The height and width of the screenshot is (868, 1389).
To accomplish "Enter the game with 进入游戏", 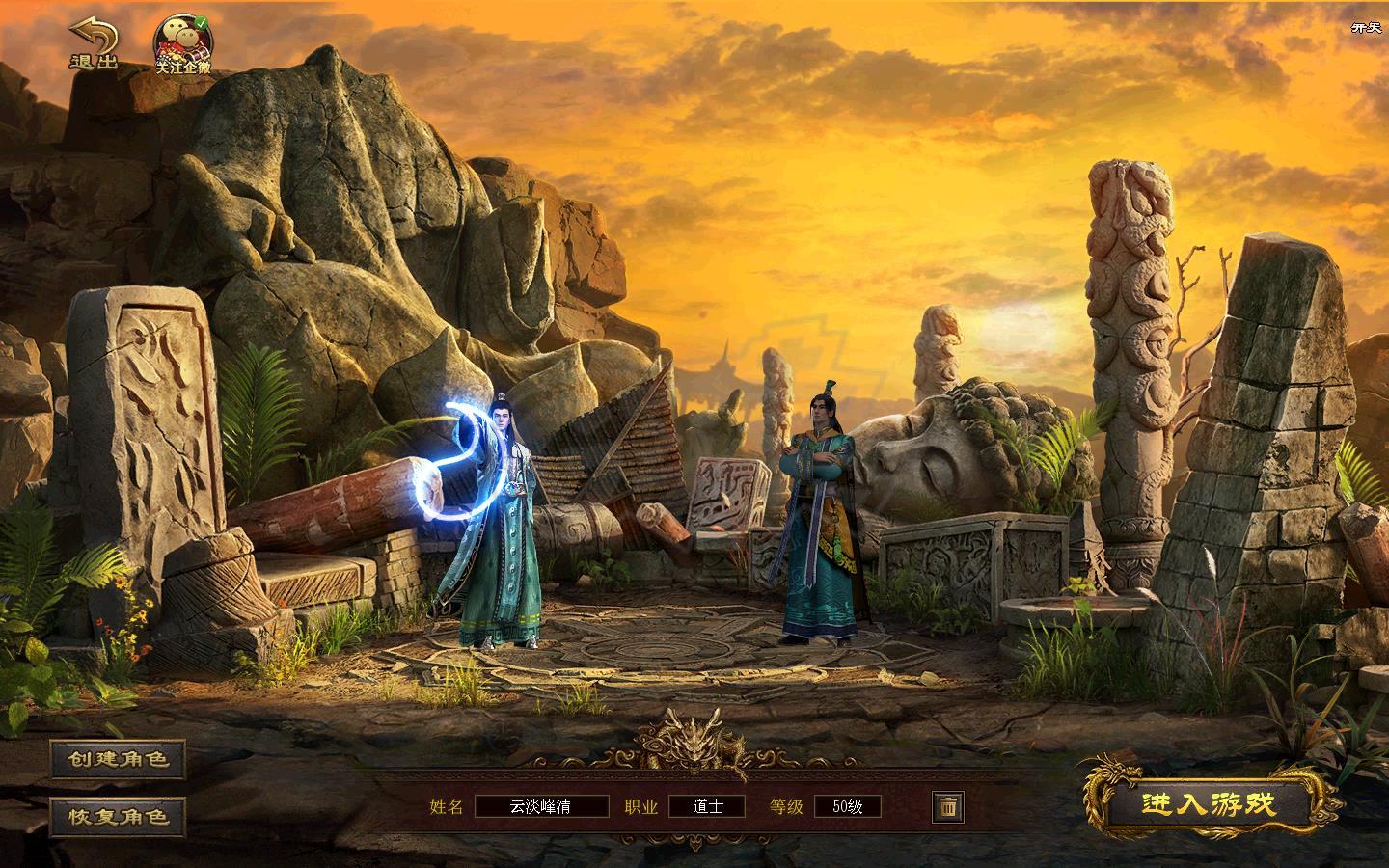I will point(1209,804).
